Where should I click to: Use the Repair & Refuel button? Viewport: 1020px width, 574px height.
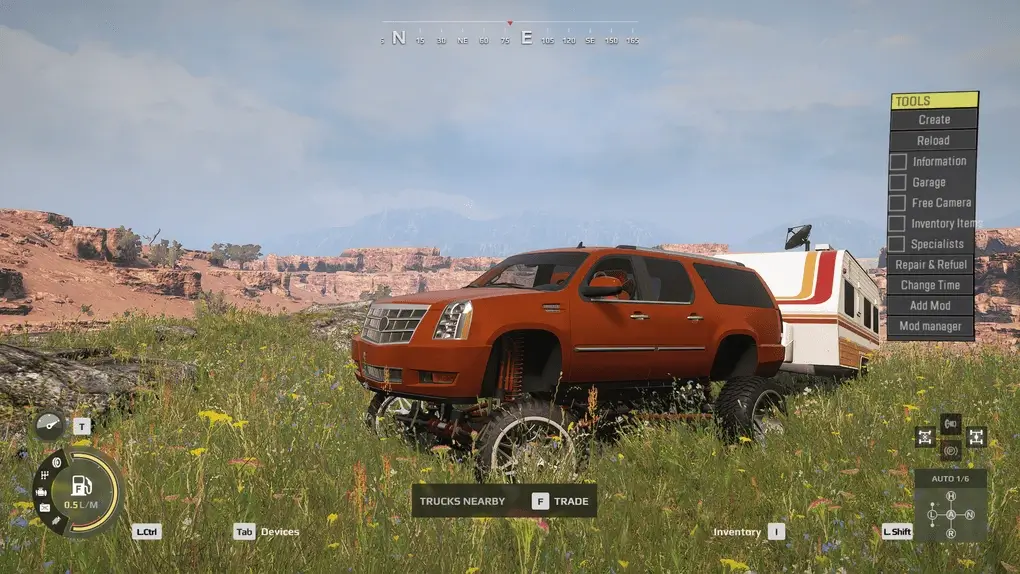tap(931, 265)
